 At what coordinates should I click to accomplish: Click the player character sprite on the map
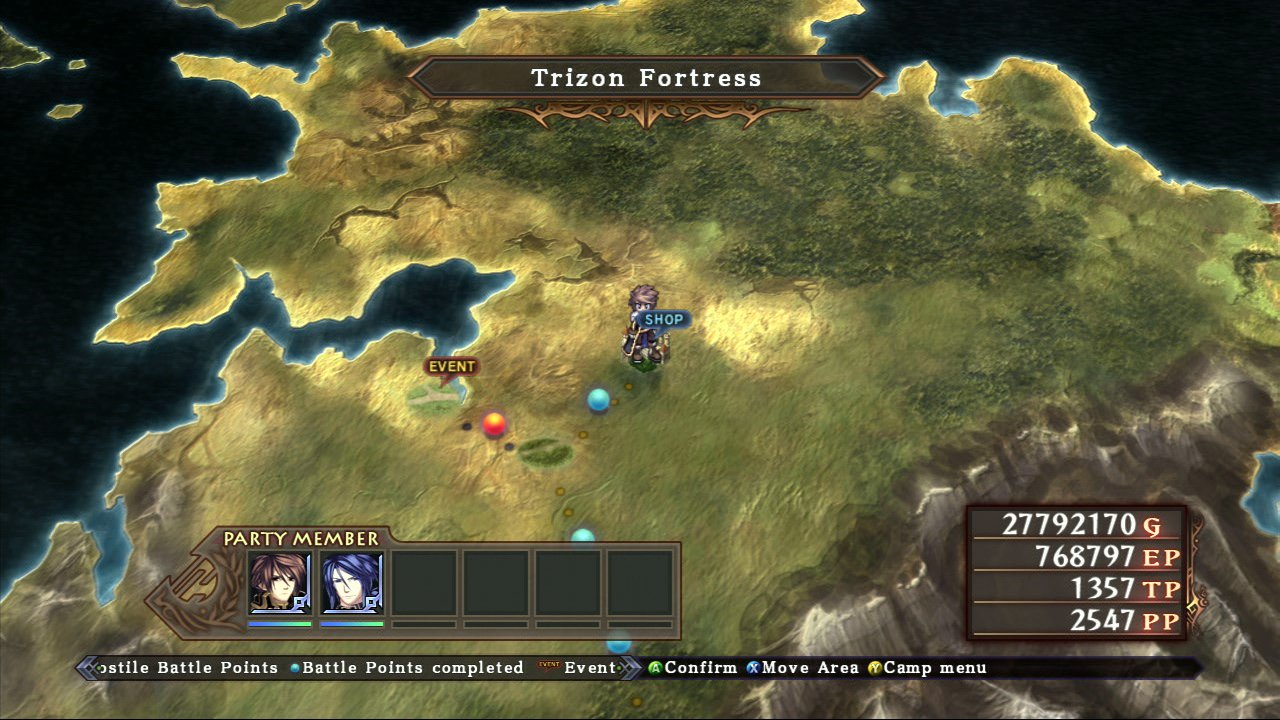coord(644,330)
